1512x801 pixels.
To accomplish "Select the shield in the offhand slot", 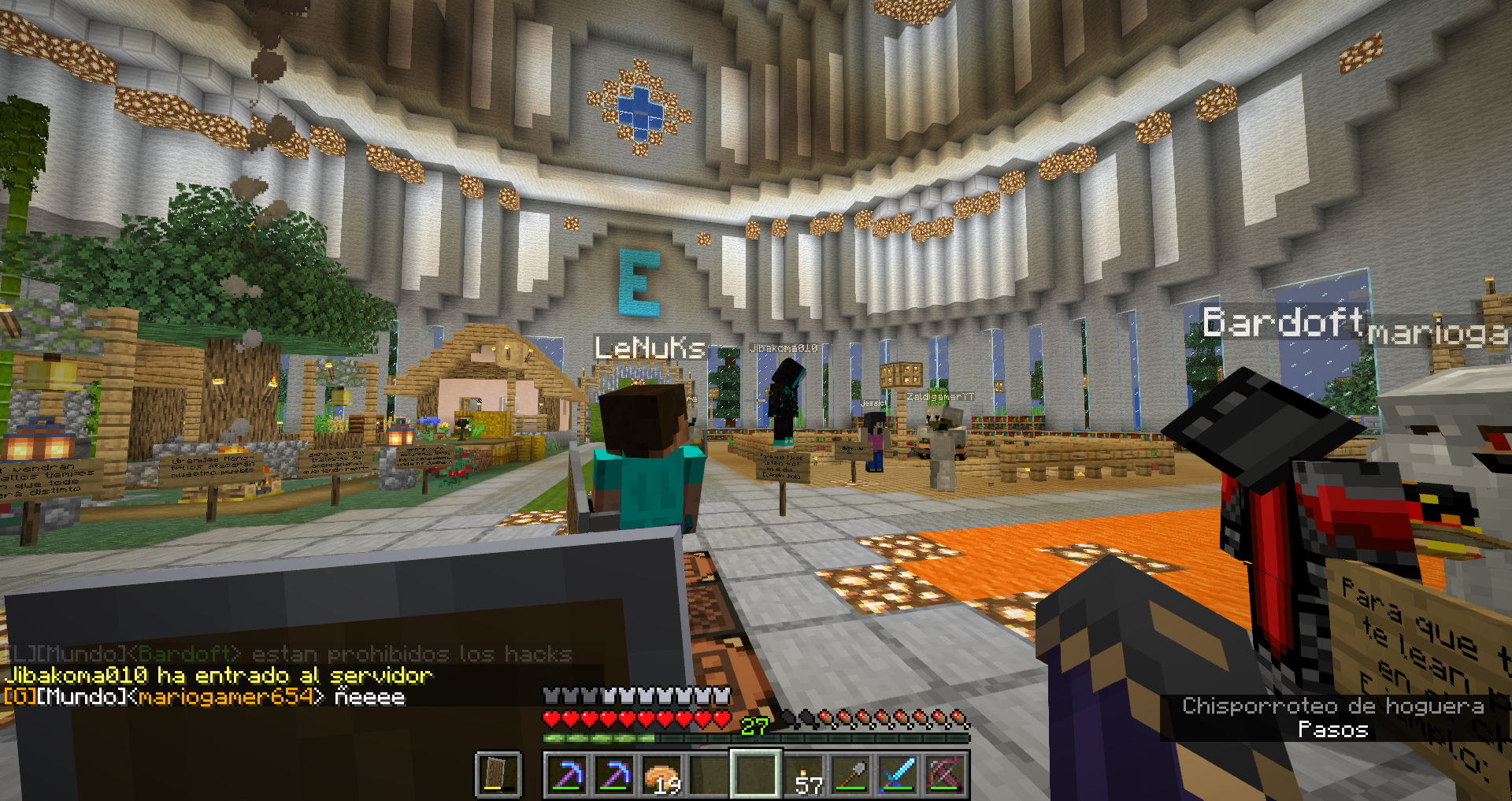I will pos(498,774).
